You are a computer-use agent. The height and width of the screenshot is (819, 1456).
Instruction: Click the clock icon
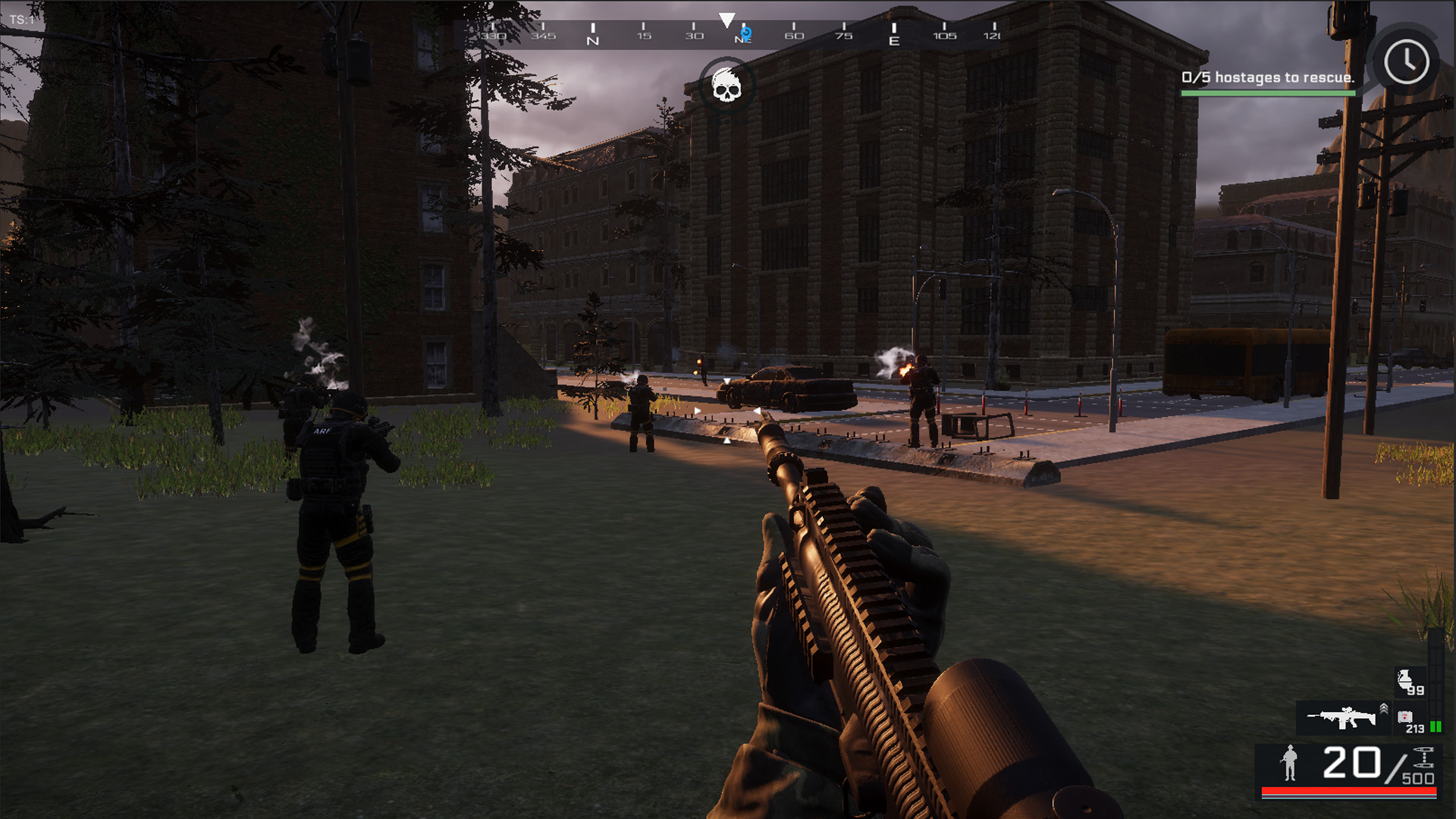[x=1406, y=62]
